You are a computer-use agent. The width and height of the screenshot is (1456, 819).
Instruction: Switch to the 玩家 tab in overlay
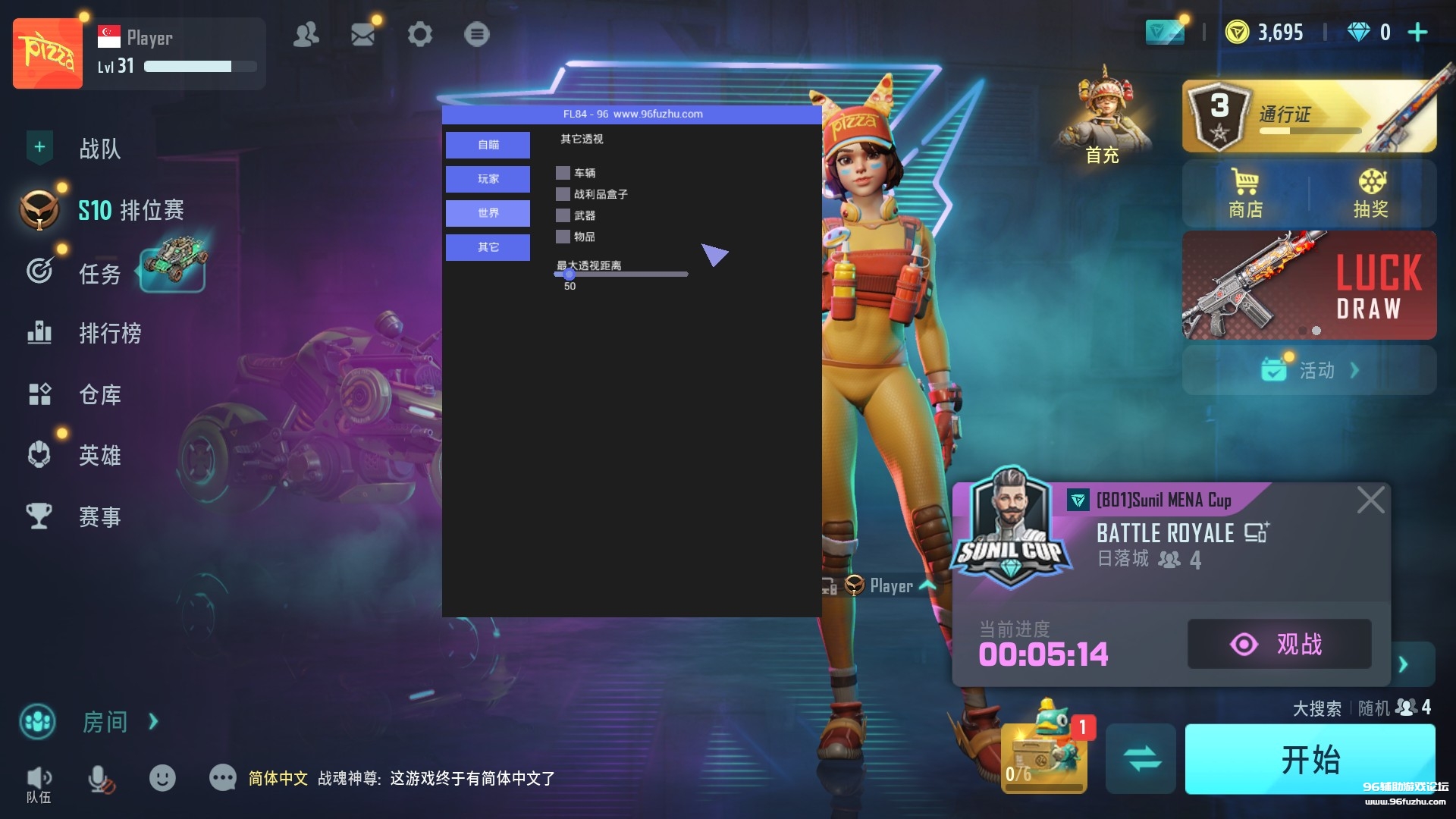pyautogui.click(x=488, y=179)
